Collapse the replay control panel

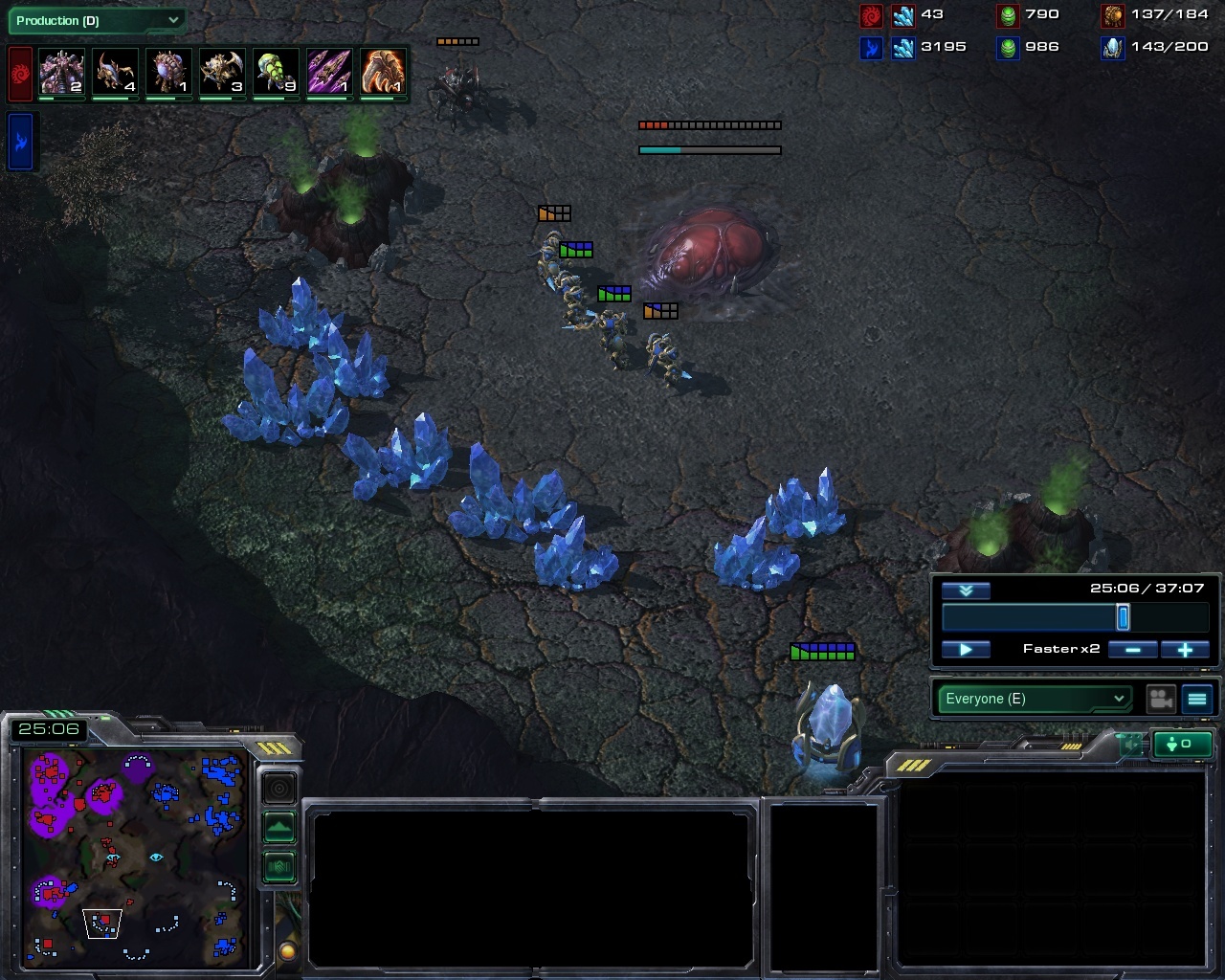(966, 590)
